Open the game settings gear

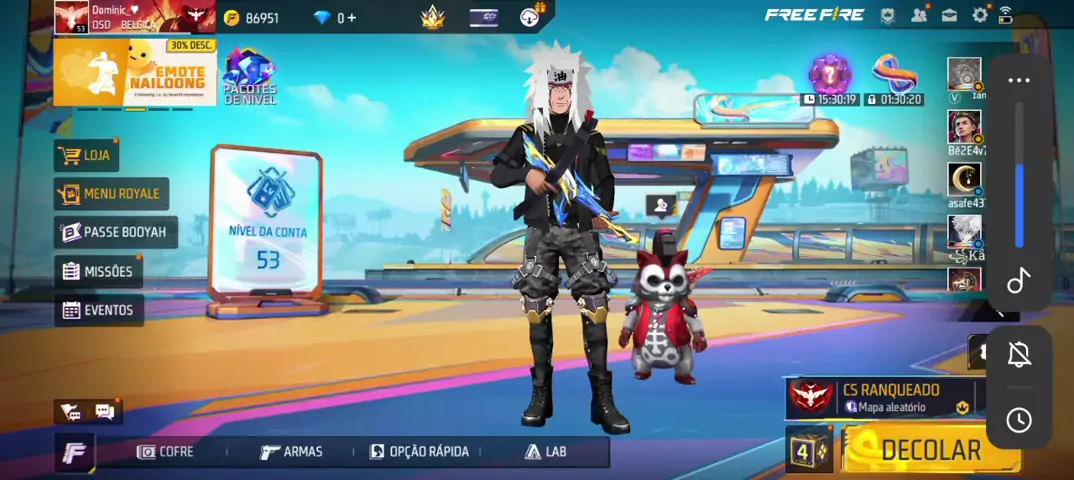(980, 15)
